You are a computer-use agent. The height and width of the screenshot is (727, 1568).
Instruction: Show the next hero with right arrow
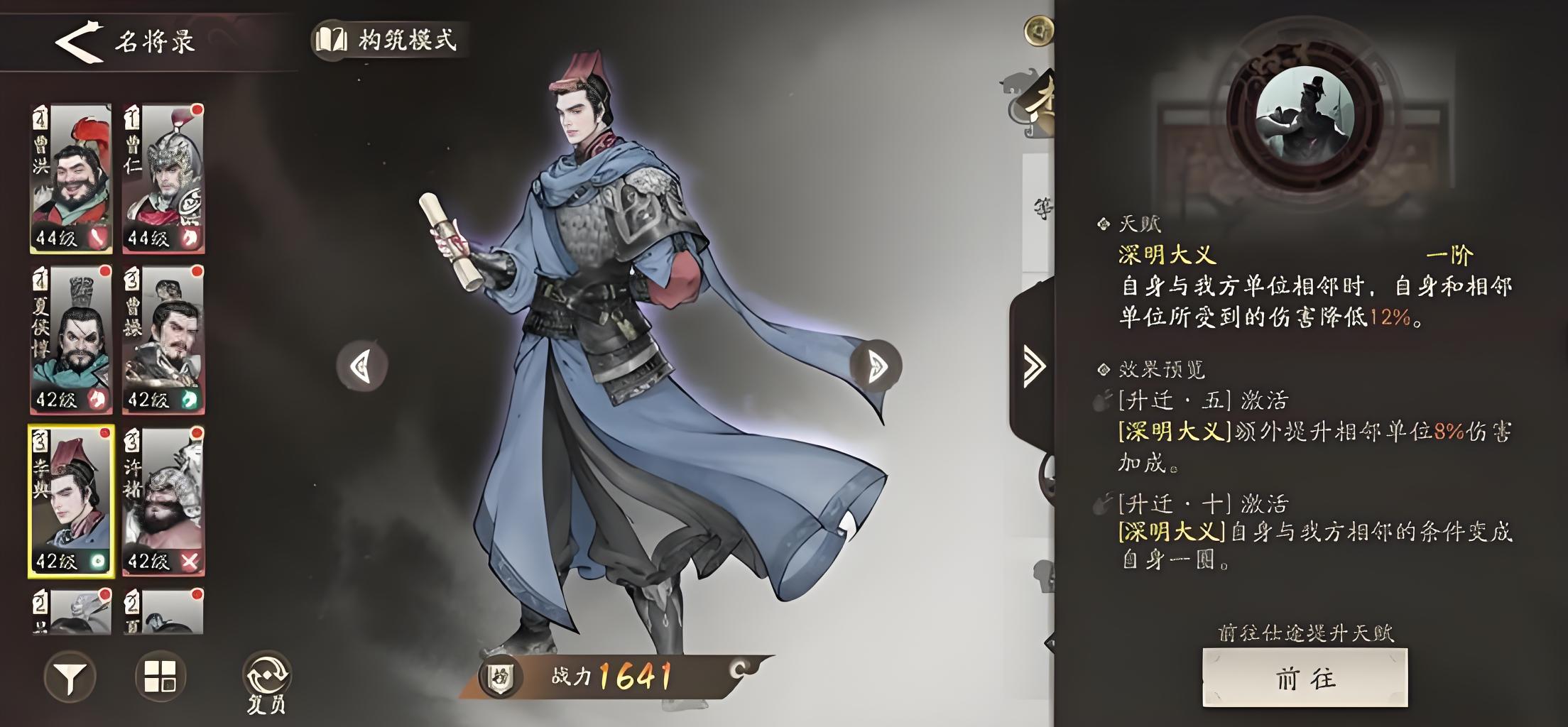point(876,366)
